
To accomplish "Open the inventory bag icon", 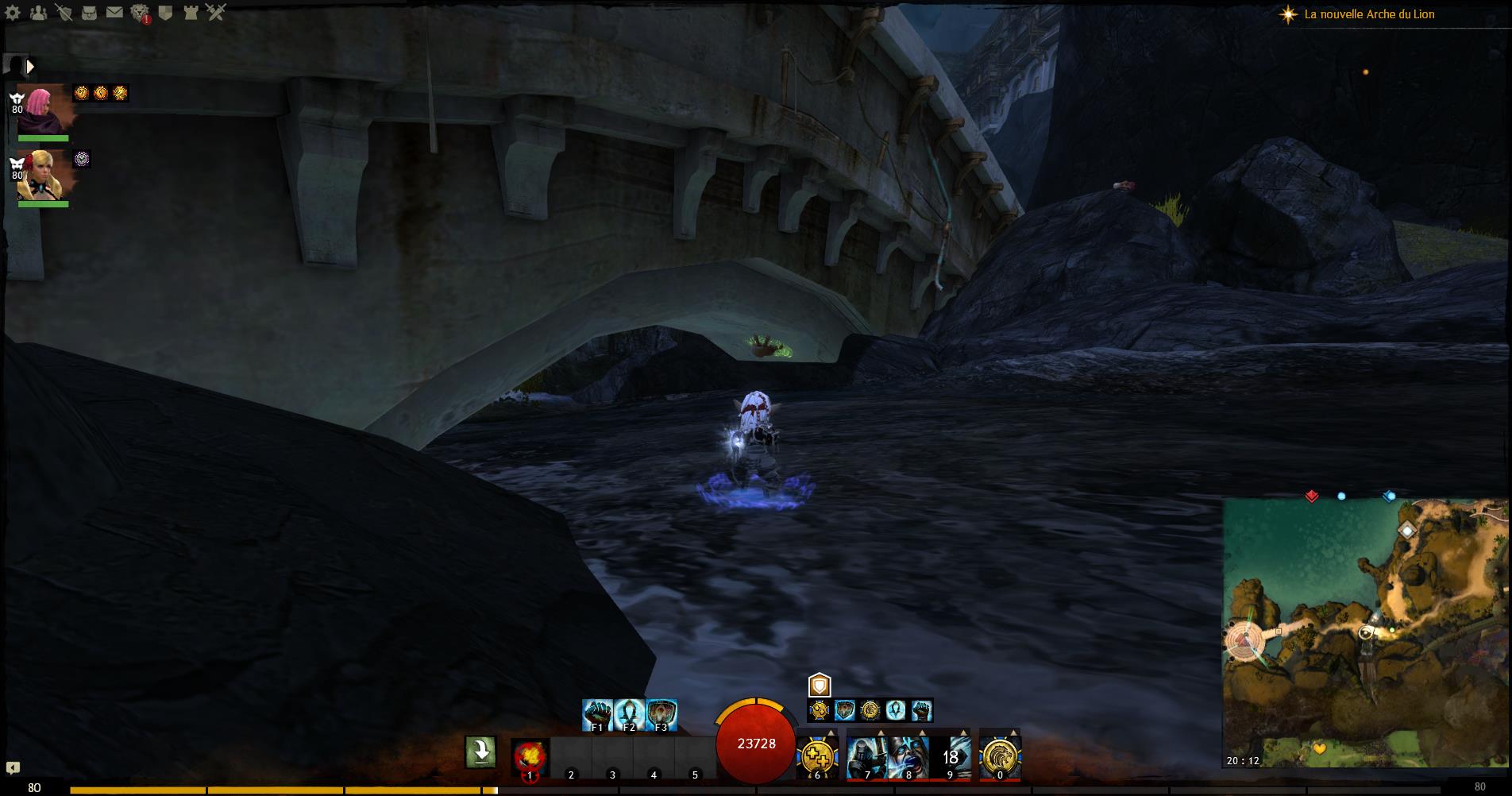I will pyautogui.click(x=89, y=13).
